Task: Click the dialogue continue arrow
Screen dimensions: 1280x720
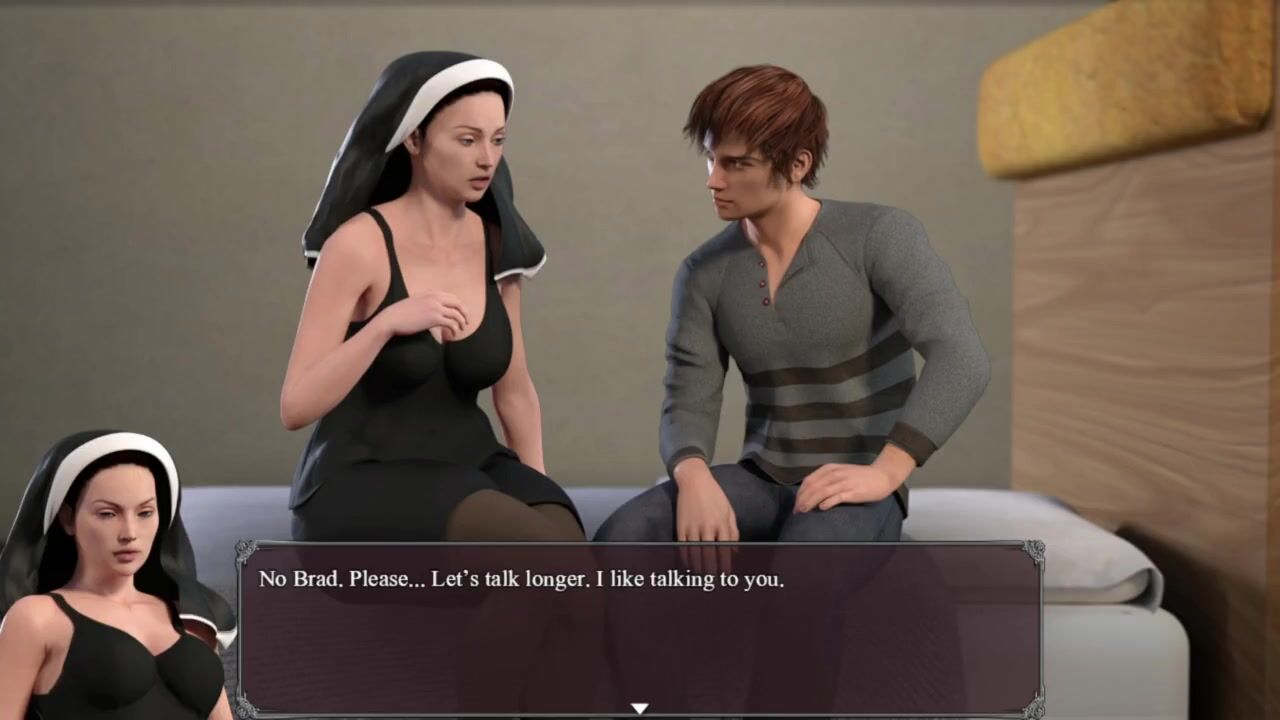Action: coord(640,708)
